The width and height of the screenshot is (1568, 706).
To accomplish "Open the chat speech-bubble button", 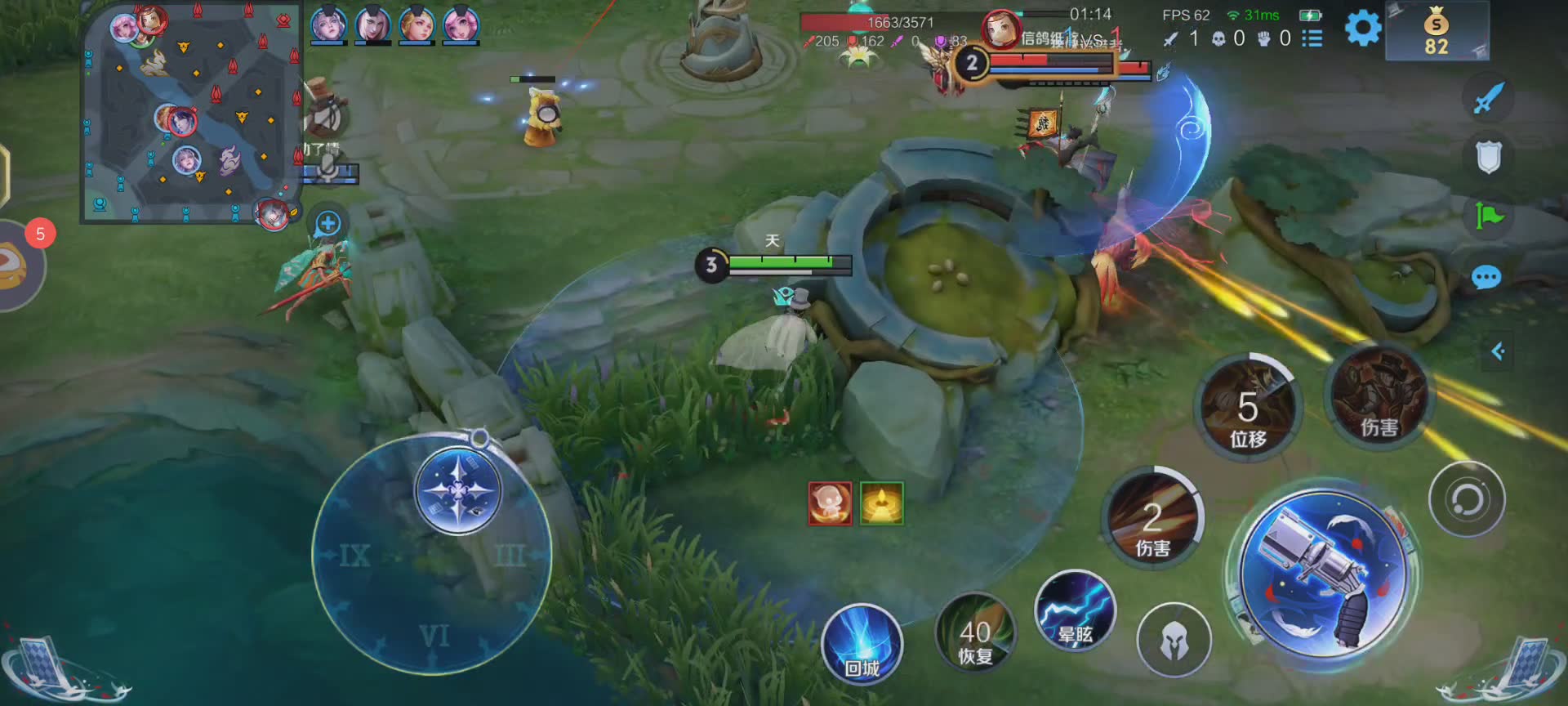I will click(x=1486, y=278).
